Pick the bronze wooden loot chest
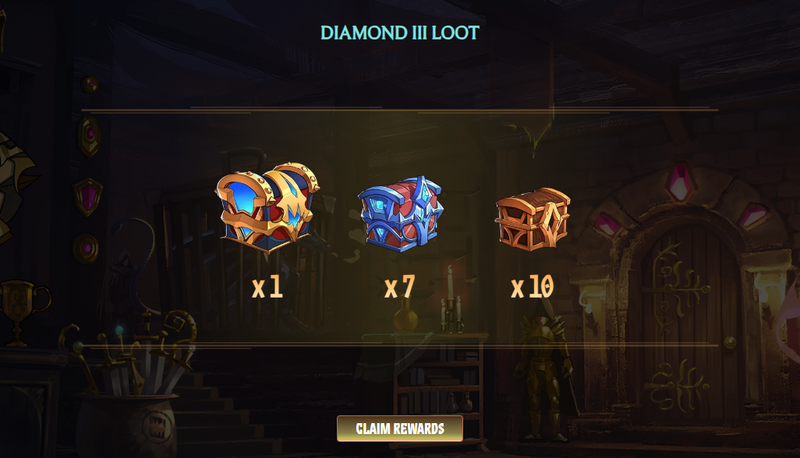This screenshot has width=800, height=458. pyautogui.click(x=532, y=215)
